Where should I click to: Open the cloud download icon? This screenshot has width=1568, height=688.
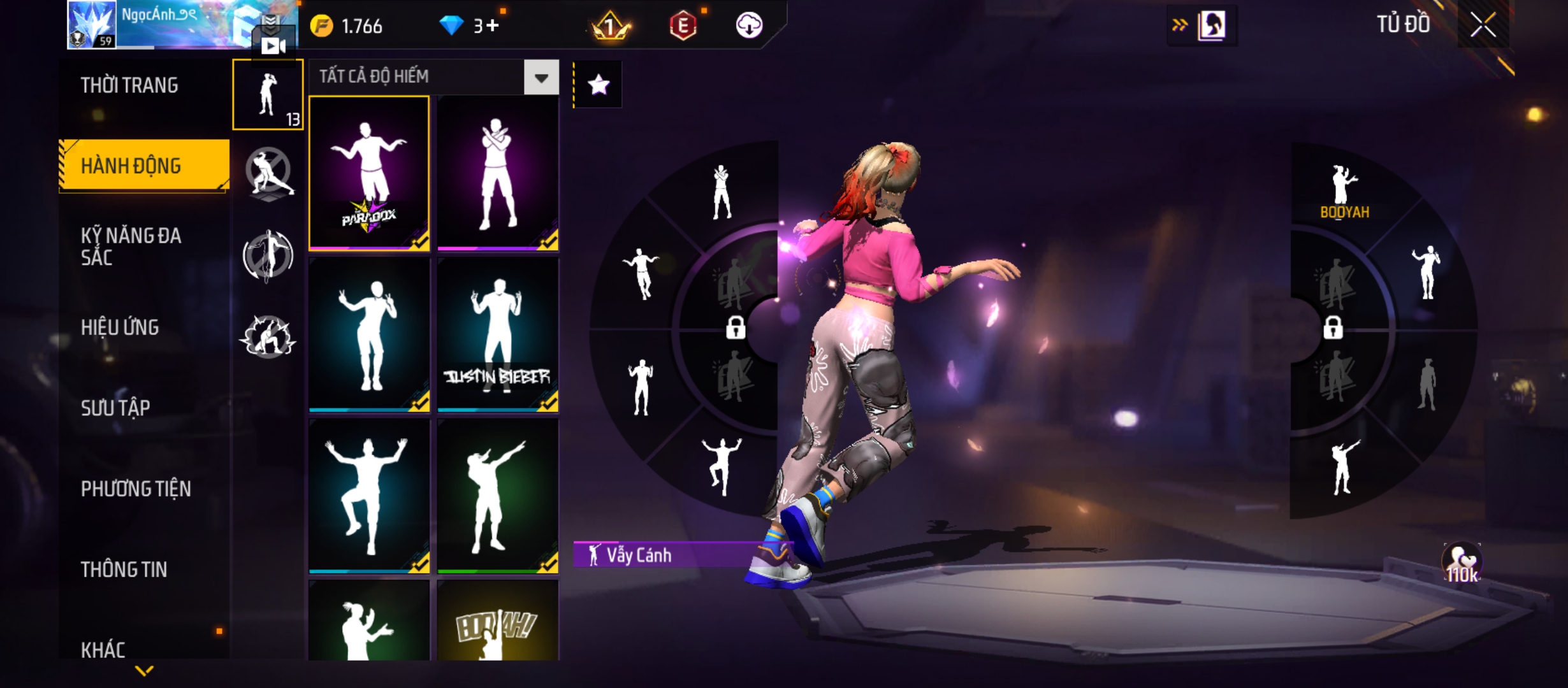tap(749, 26)
